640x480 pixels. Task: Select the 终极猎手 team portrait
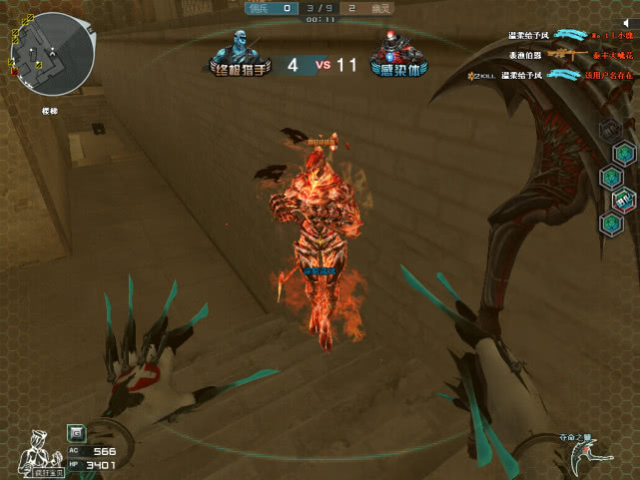(239, 50)
